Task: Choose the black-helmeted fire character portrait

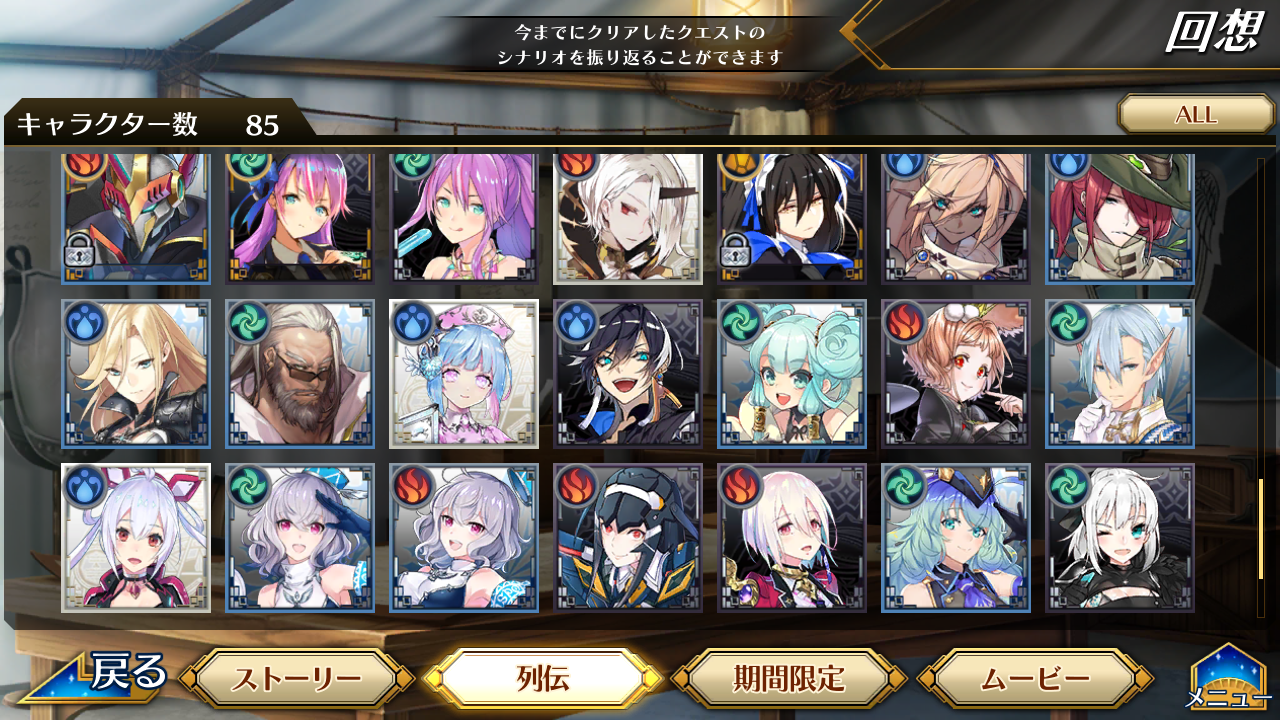Action: 627,538
